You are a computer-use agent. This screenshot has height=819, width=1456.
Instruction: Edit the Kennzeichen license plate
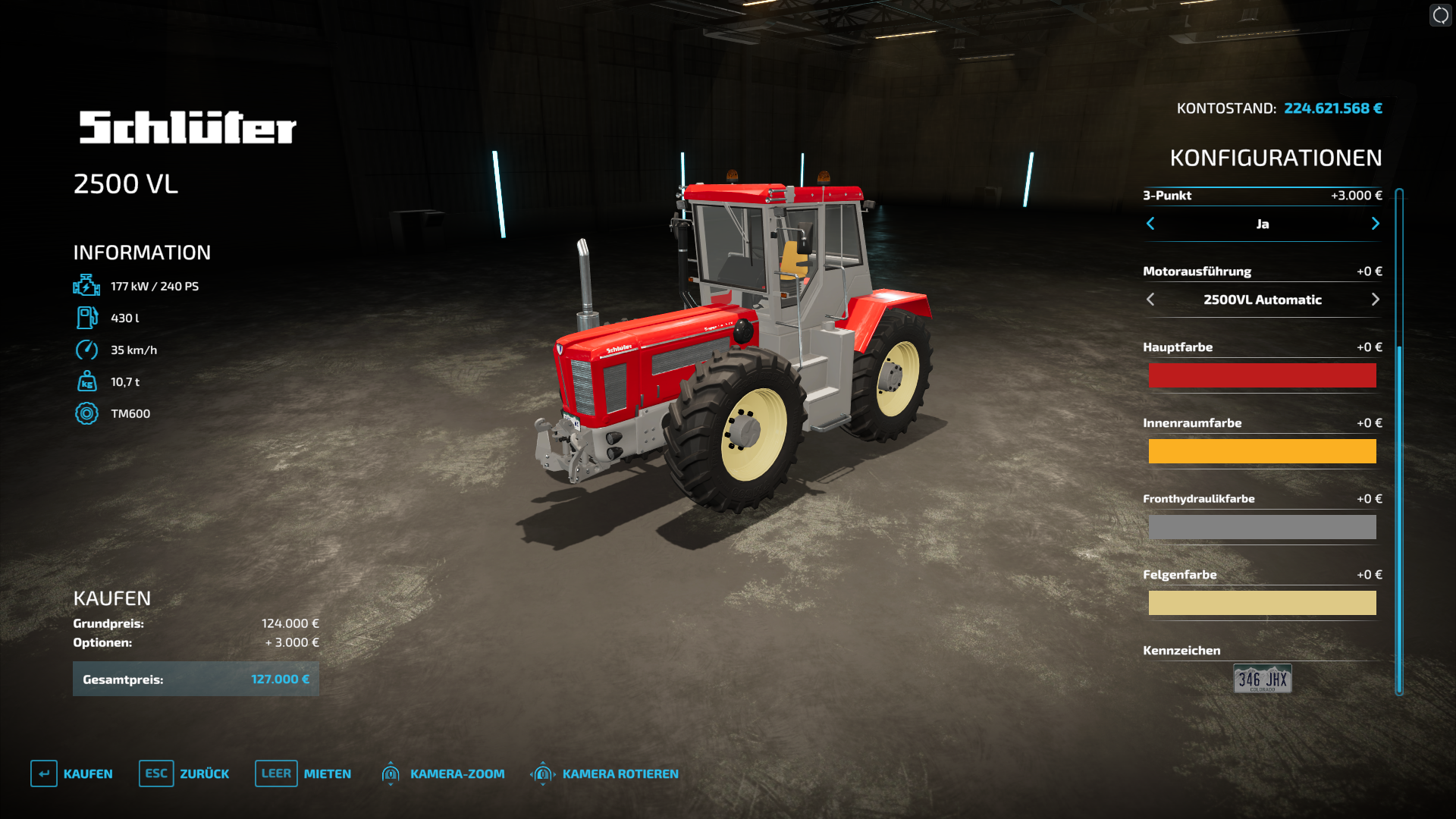click(1262, 679)
